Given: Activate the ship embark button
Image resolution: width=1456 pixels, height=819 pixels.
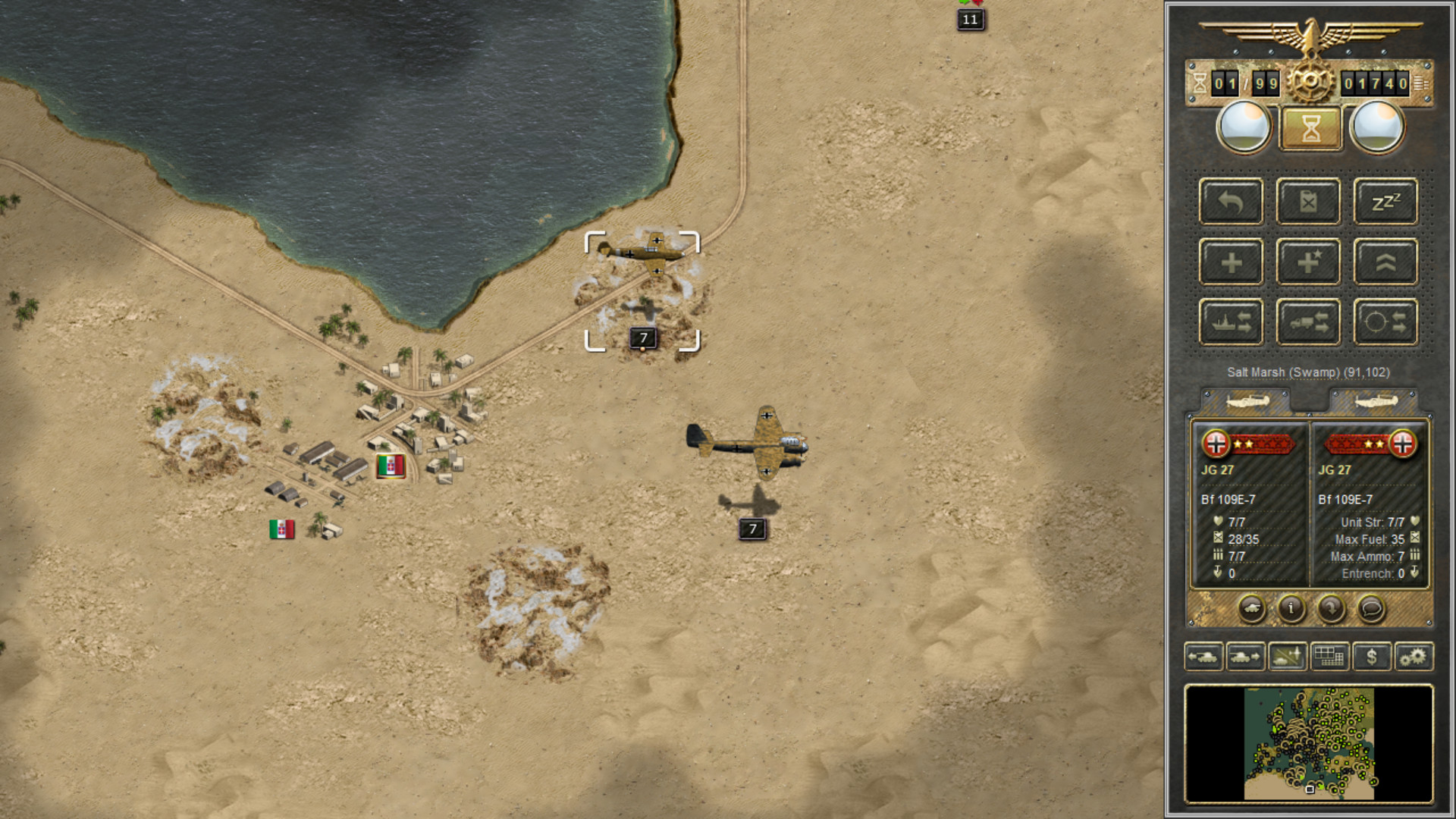Looking at the screenshot, I should tap(1231, 322).
